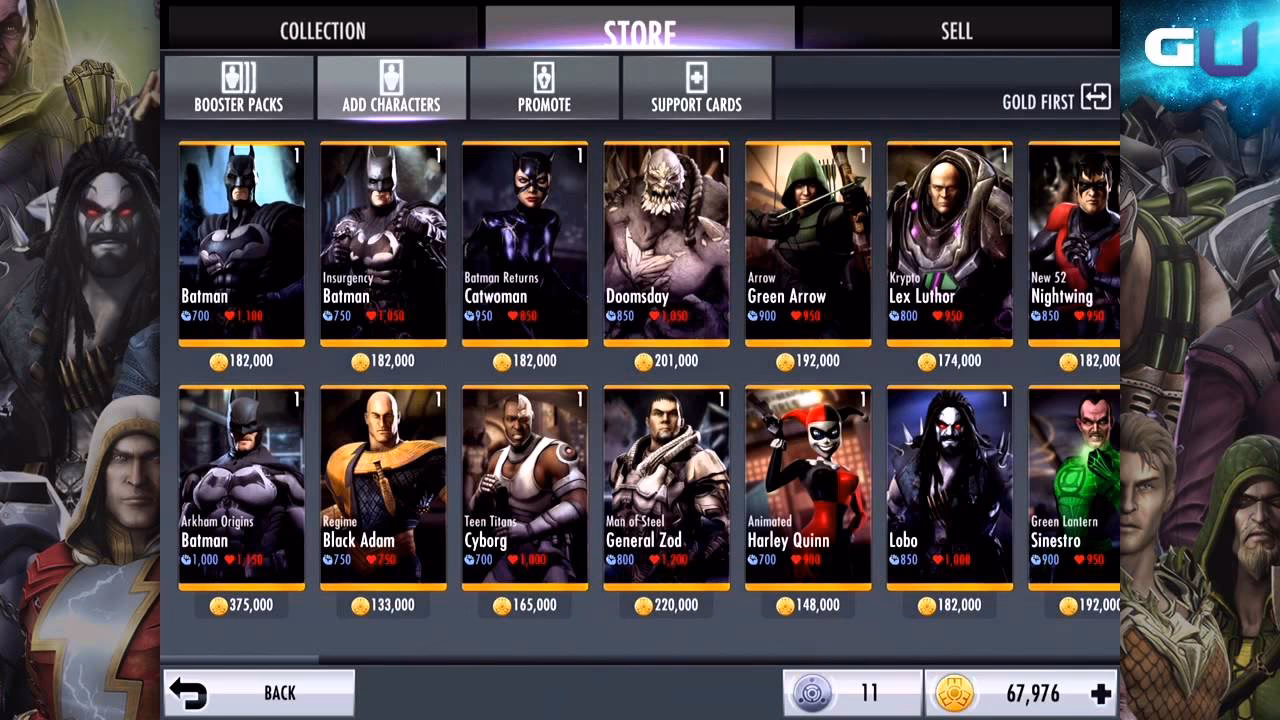
Task: Switch to the Store tab
Action: (x=639, y=30)
